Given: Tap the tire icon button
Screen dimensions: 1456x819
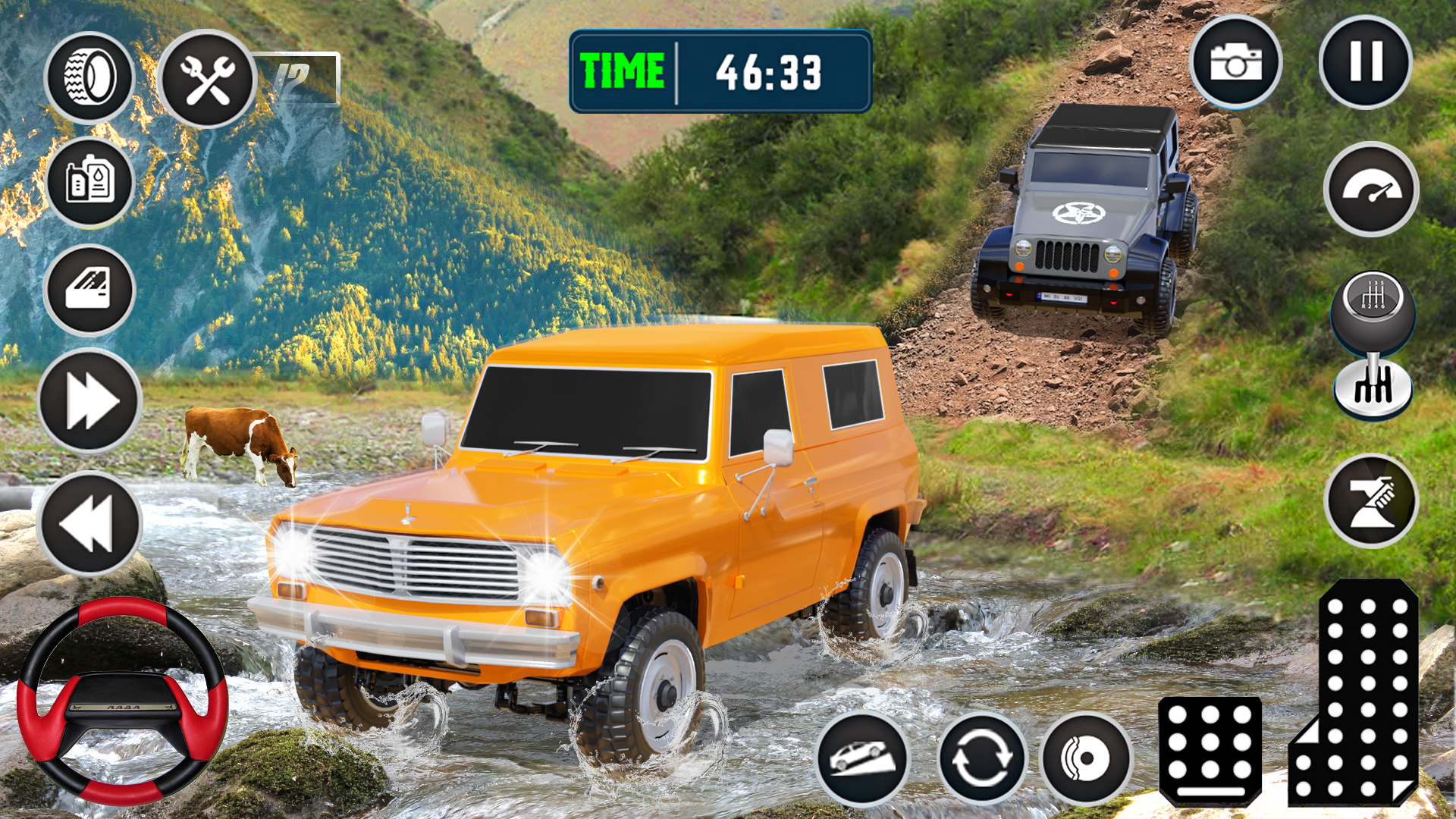Looking at the screenshot, I should pos(89,77).
